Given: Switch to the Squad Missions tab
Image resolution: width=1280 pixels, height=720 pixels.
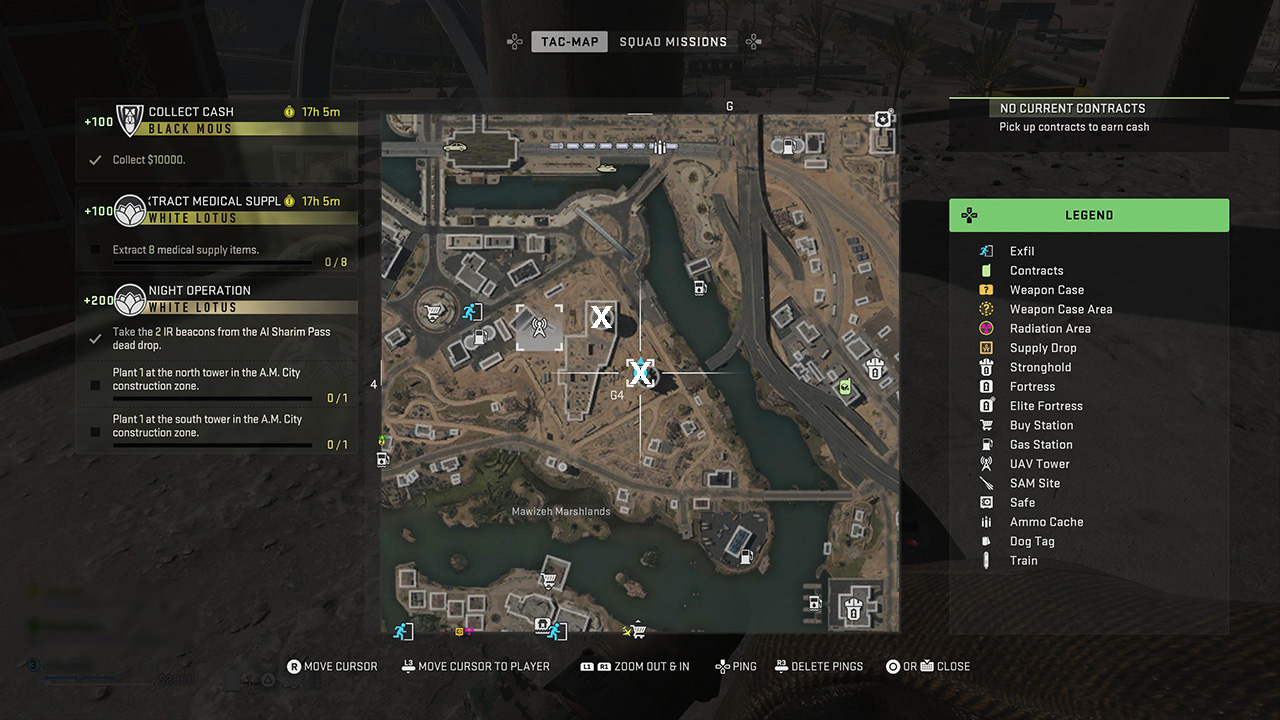Looking at the screenshot, I should (x=673, y=42).
